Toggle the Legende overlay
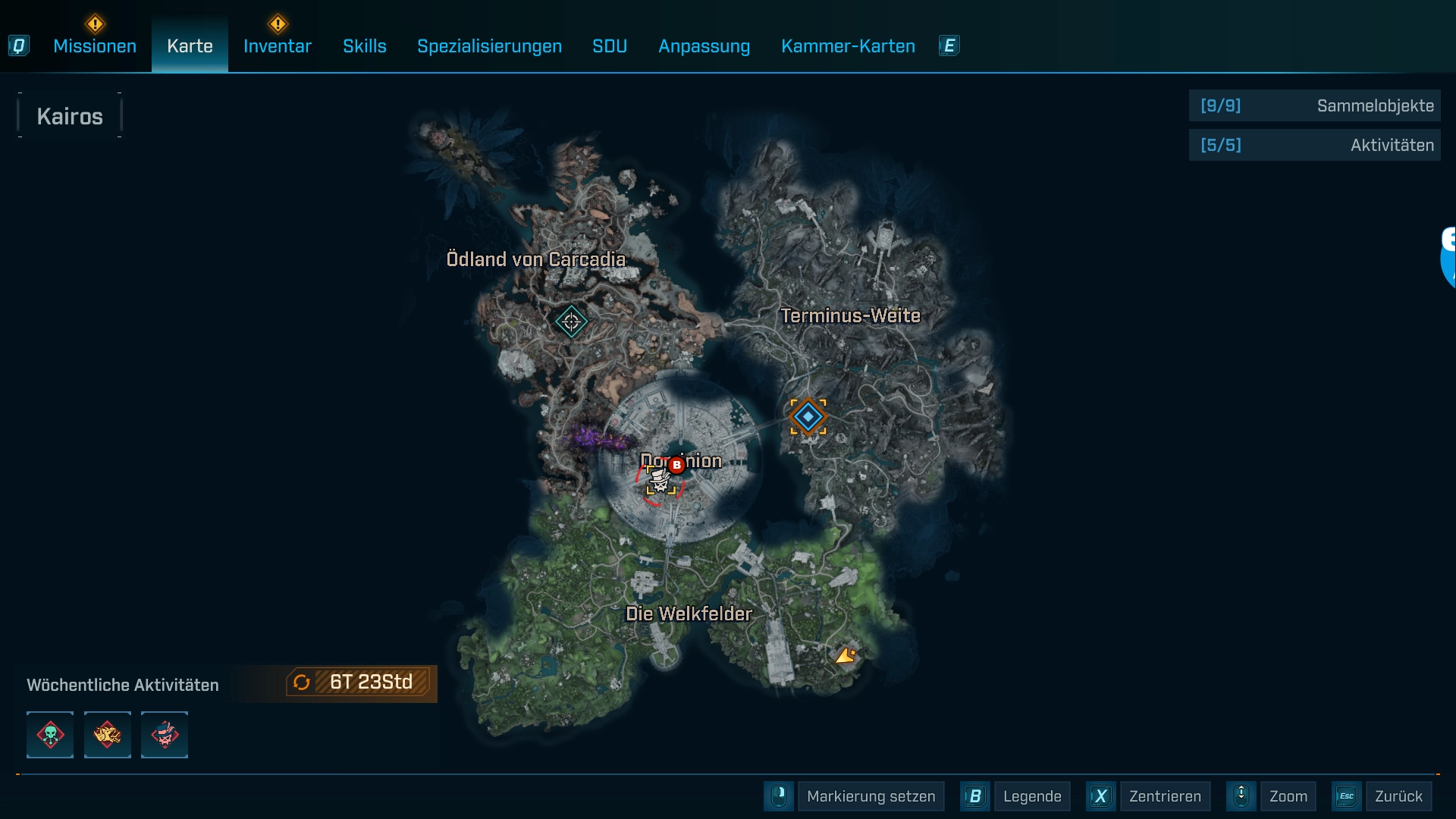The width and height of the screenshot is (1456, 819). click(1032, 796)
